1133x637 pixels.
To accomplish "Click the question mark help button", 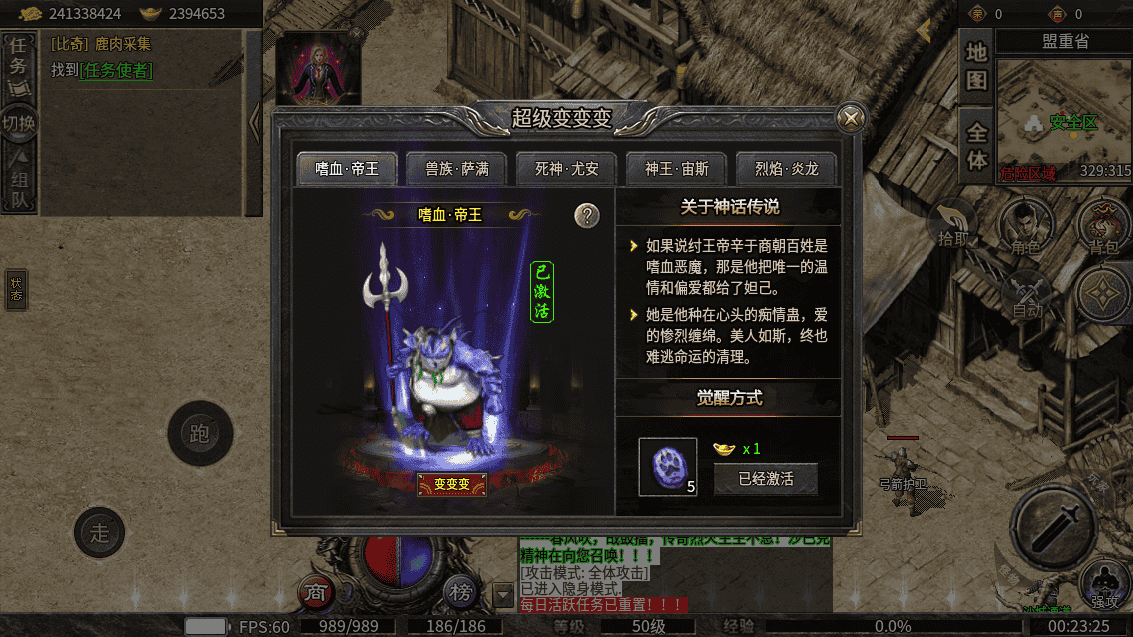I will tap(587, 215).
